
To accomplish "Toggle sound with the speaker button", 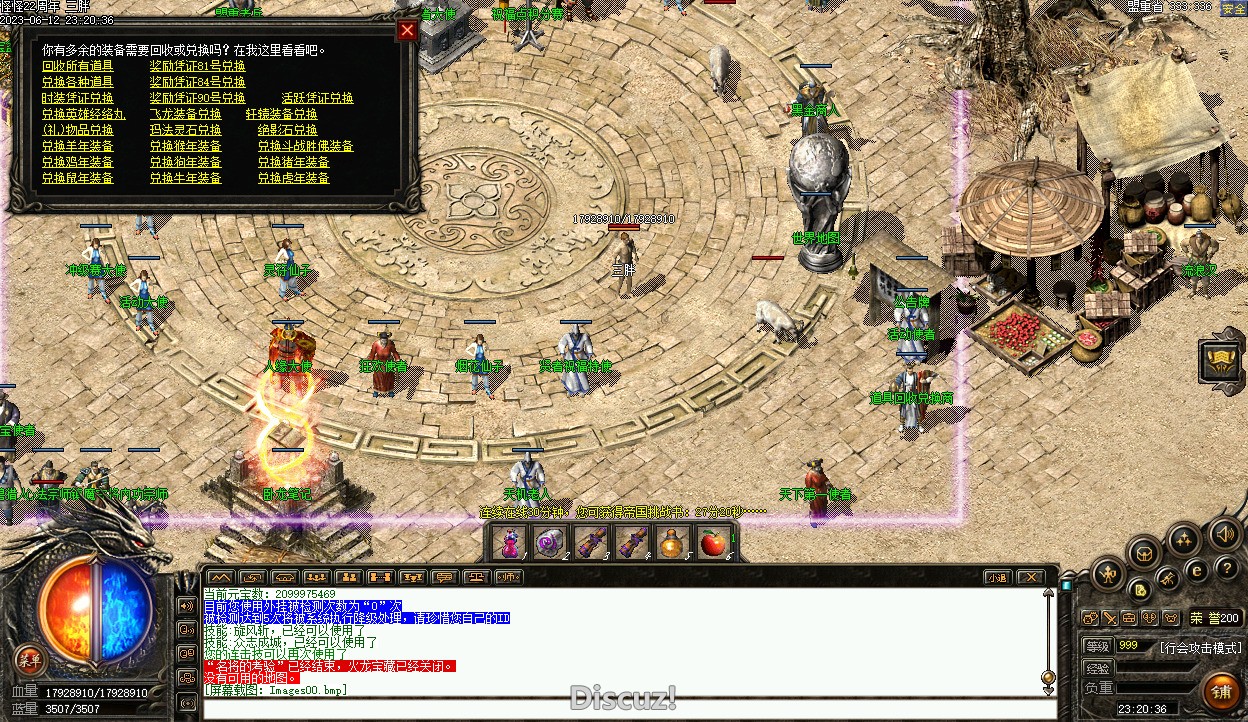I will tap(1224, 534).
